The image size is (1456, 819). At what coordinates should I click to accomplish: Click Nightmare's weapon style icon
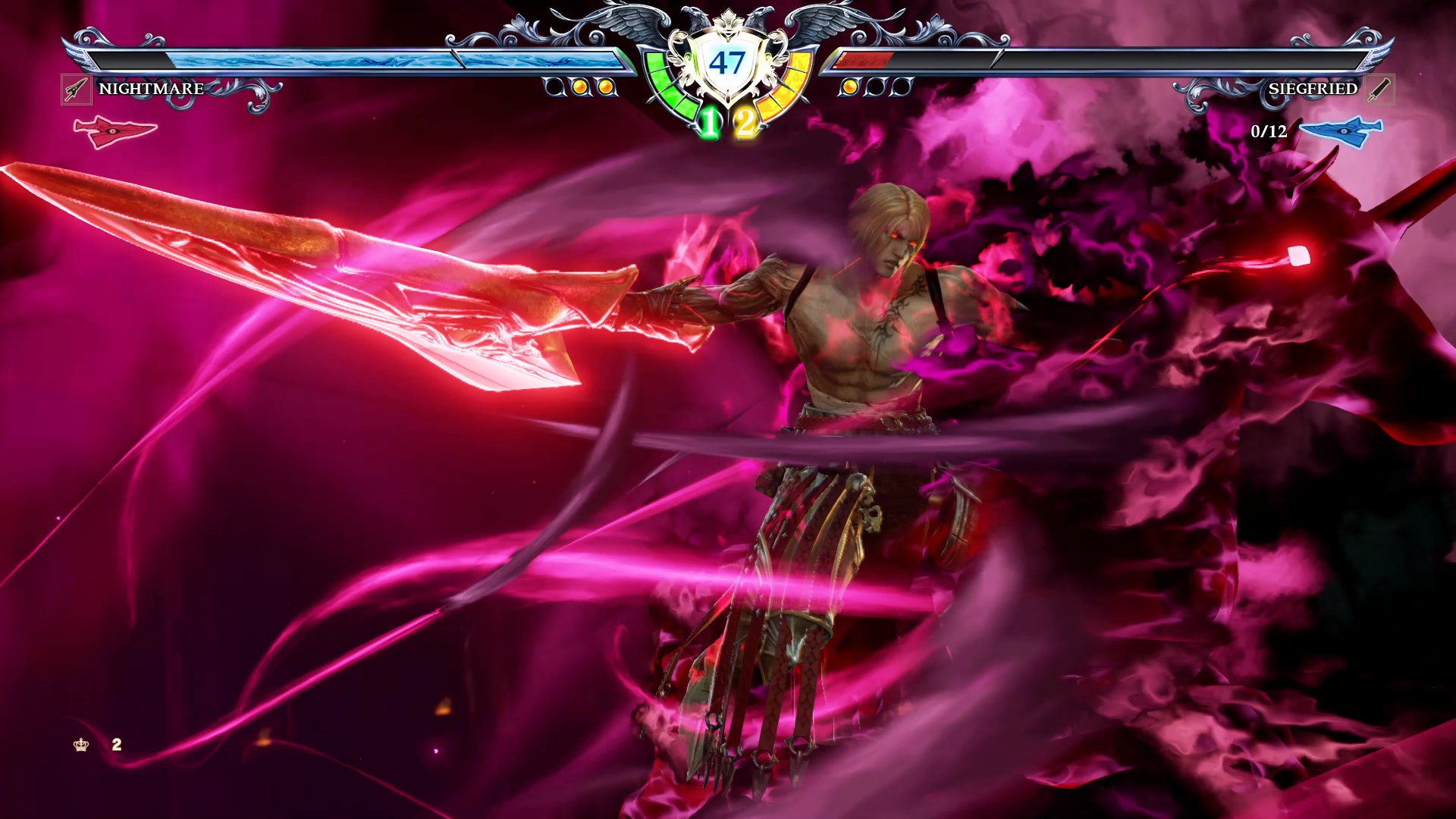(x=76, y=89)
